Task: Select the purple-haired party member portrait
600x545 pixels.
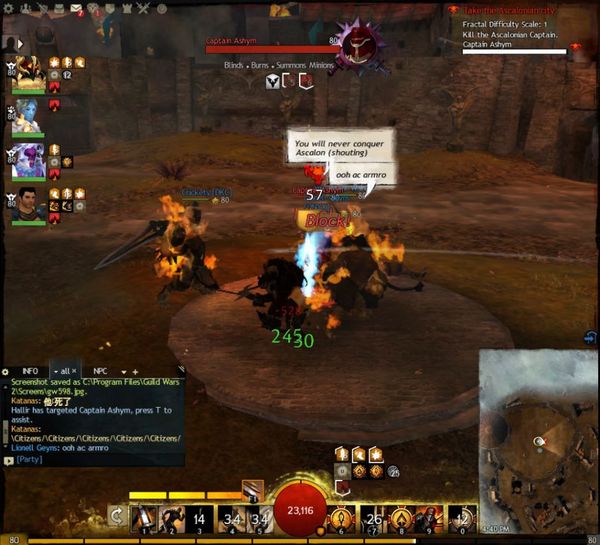Action: click(x=26, y=159)
